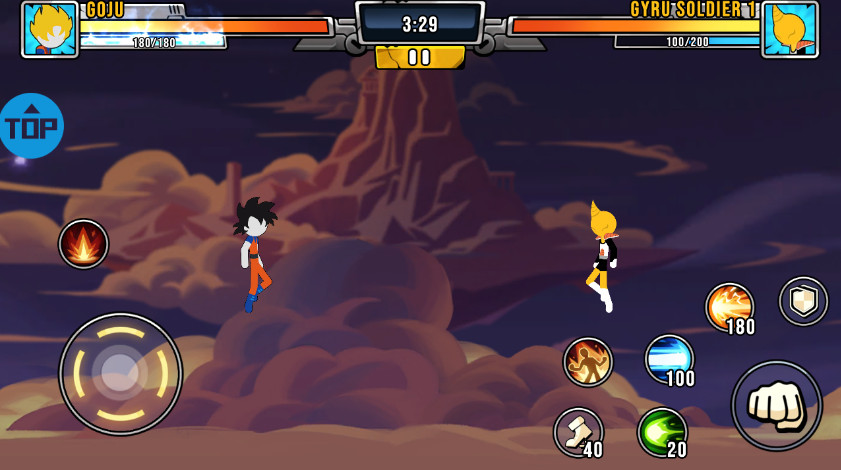Pause the fight with the yellow pause button

click(x=420, y=57)
